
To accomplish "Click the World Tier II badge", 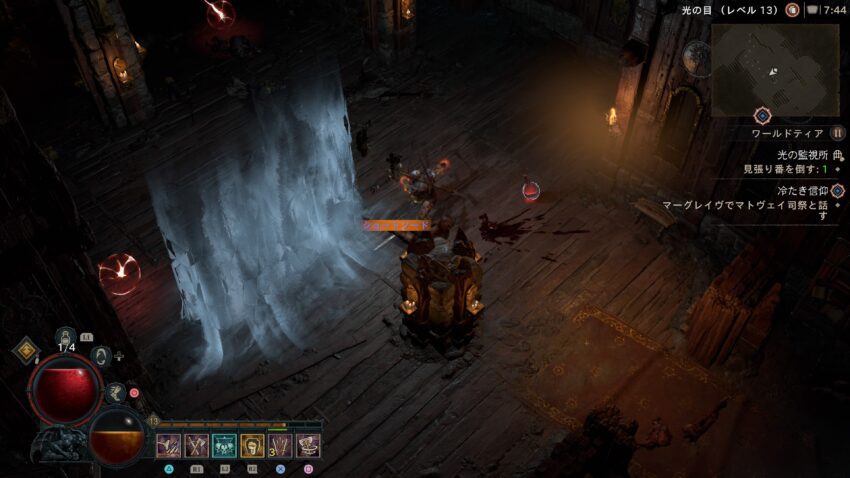I will point(838,133).
